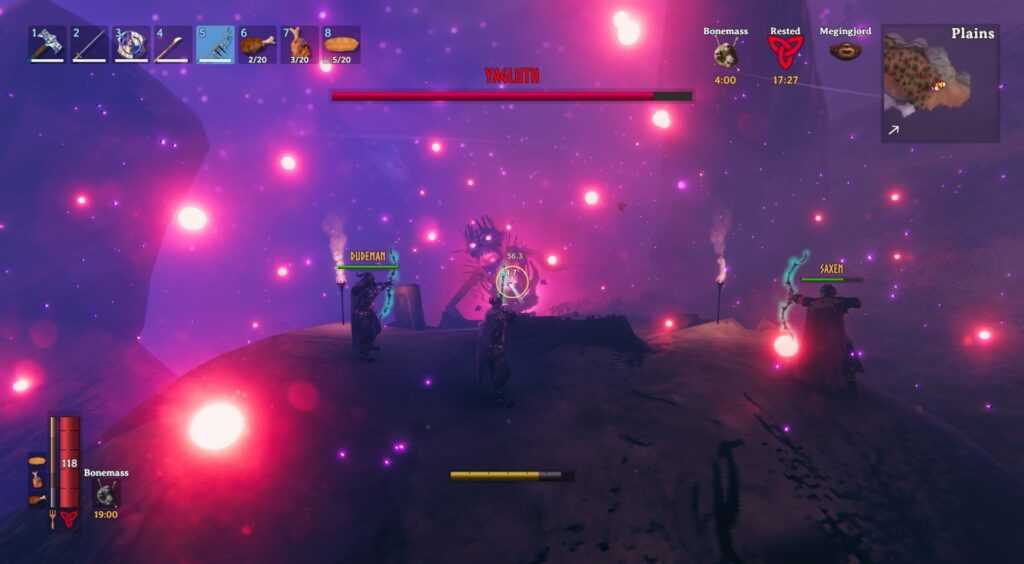Click the Bonemass status effect showing 4:00
This screenshot has height=564, width=1024.
(x=725, y=54)
